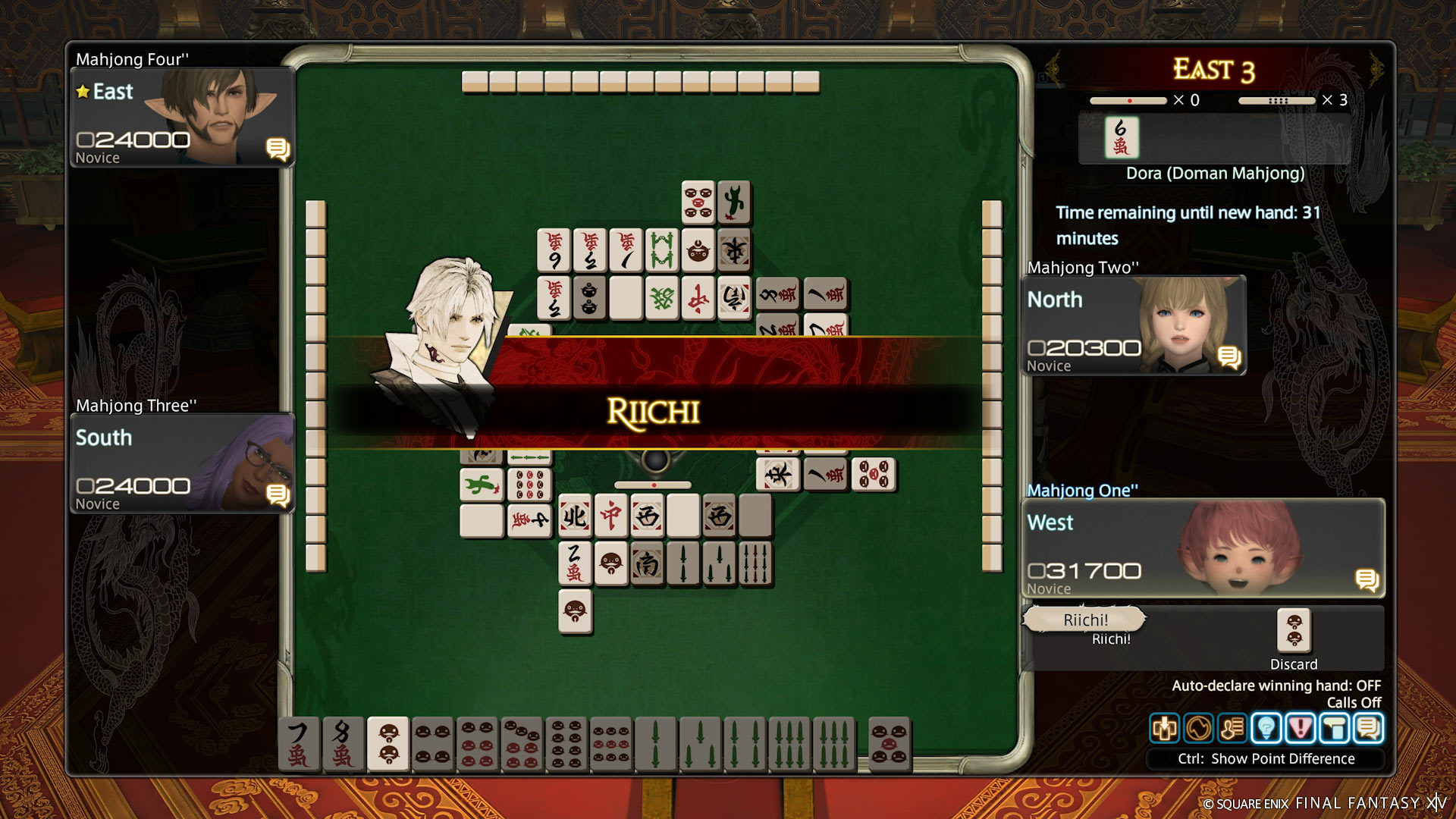Click the lightbulb hint icon
The image size is (1456, 819).
(x=1266, y=729)
